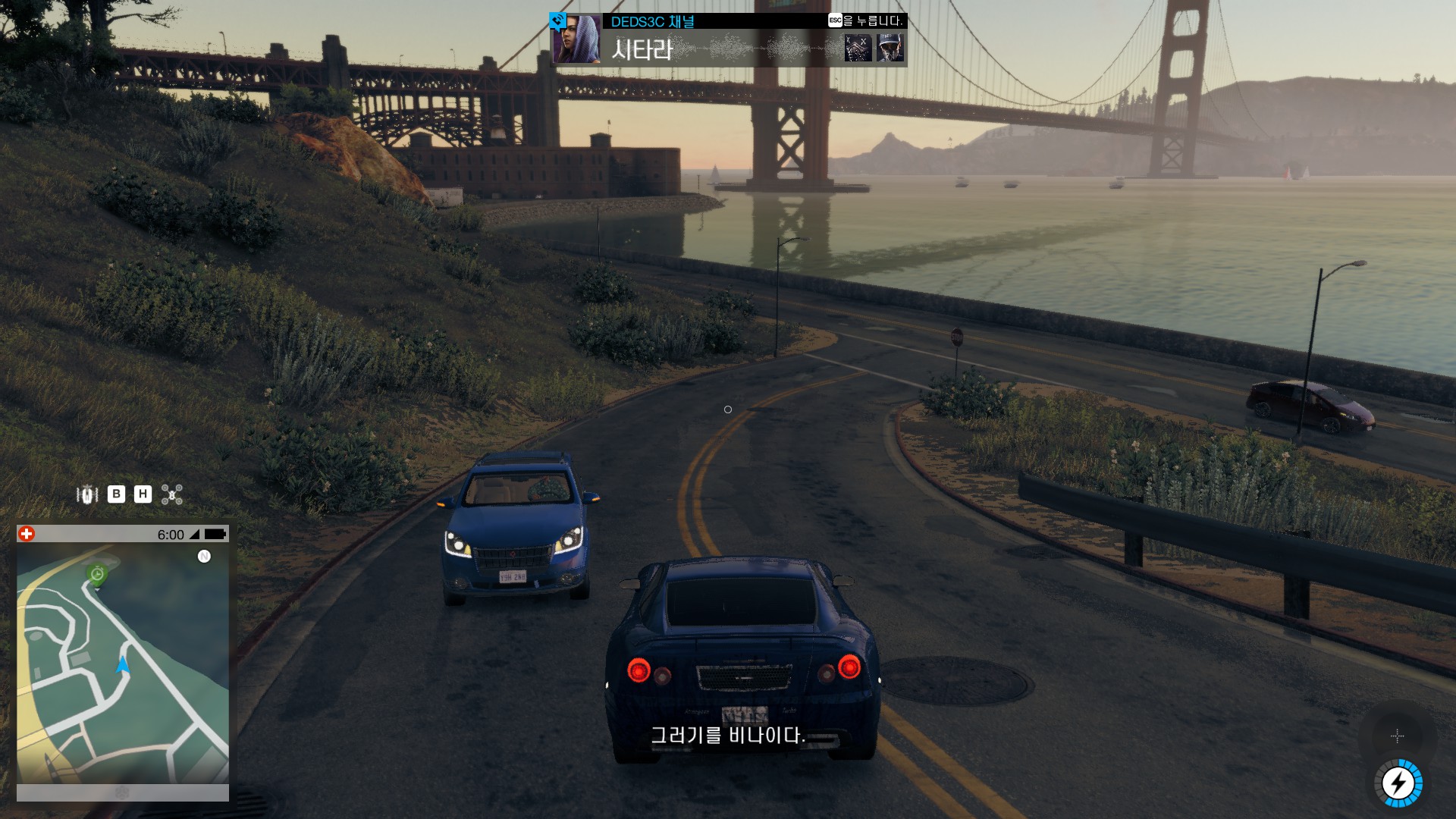1456x819 pixels.
Task: Click Sitara's caller portrait in the call banner
Action: 576,39
